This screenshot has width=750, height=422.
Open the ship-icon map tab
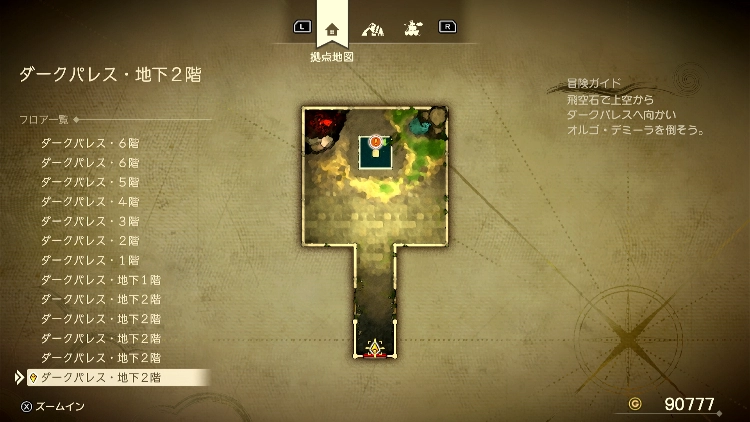pos(411,28)
